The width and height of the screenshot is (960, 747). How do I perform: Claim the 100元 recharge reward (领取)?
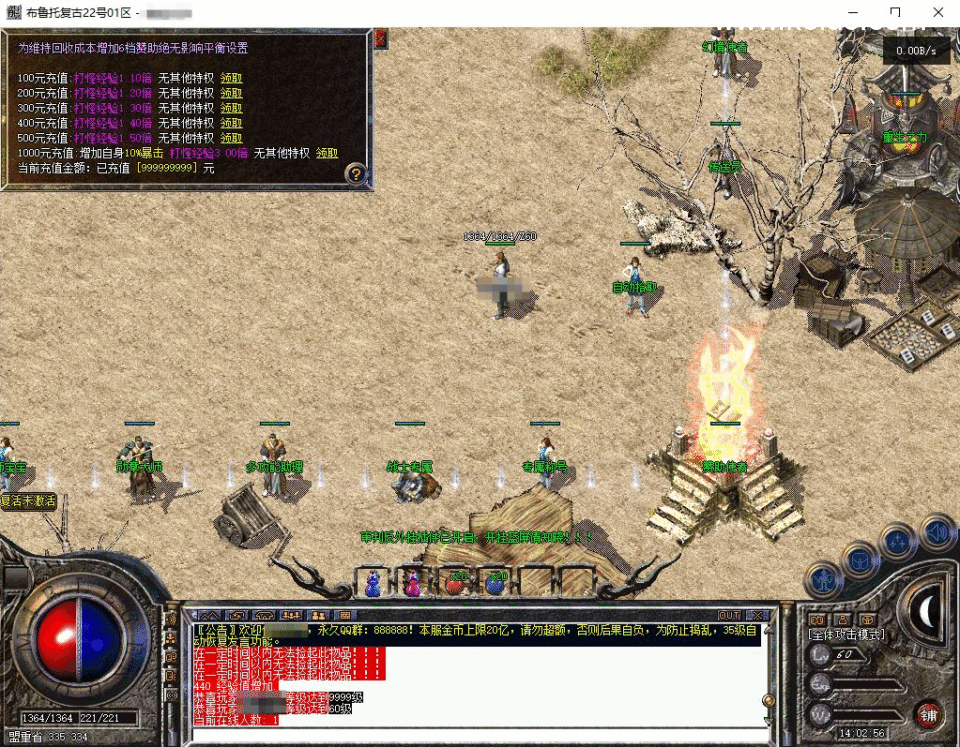[231, 78]
